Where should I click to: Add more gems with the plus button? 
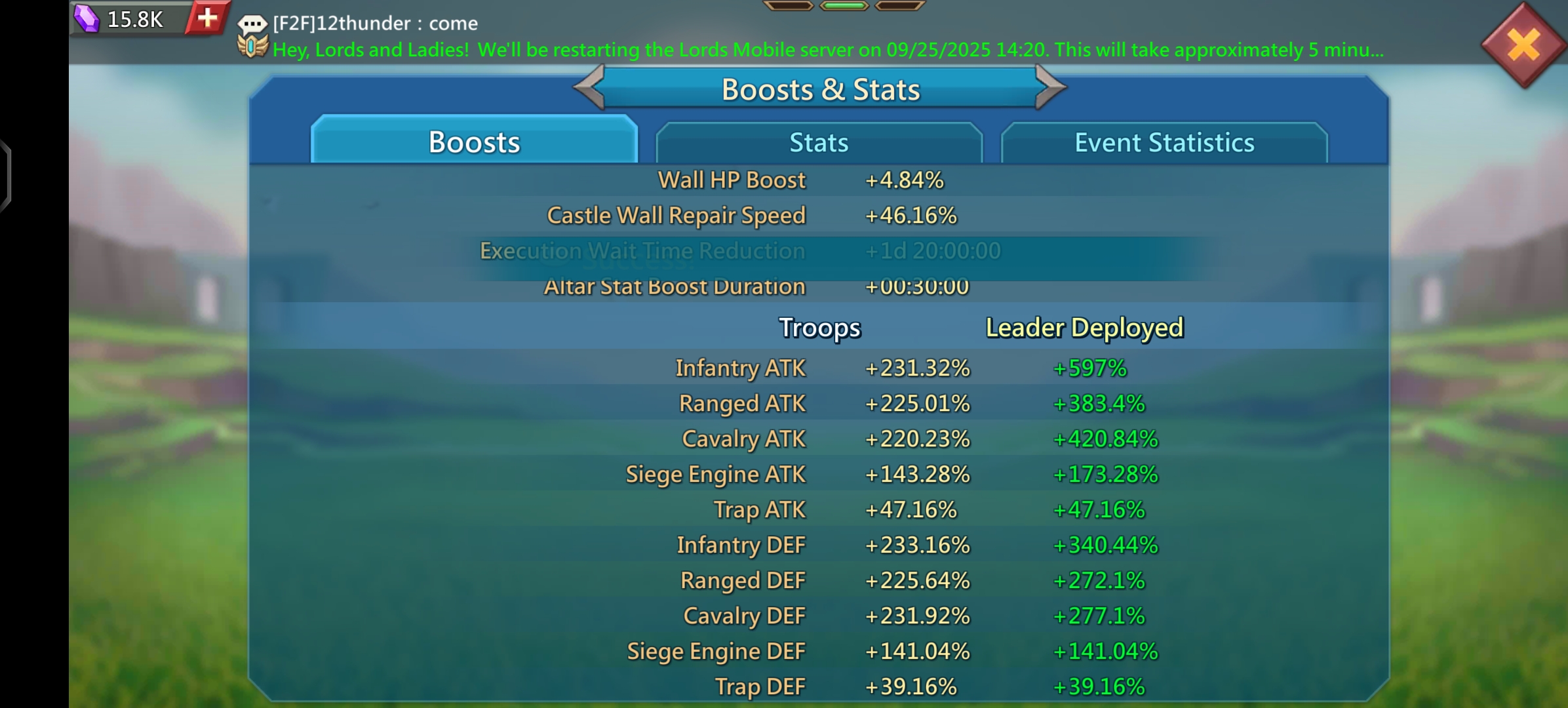pos(207,18)
